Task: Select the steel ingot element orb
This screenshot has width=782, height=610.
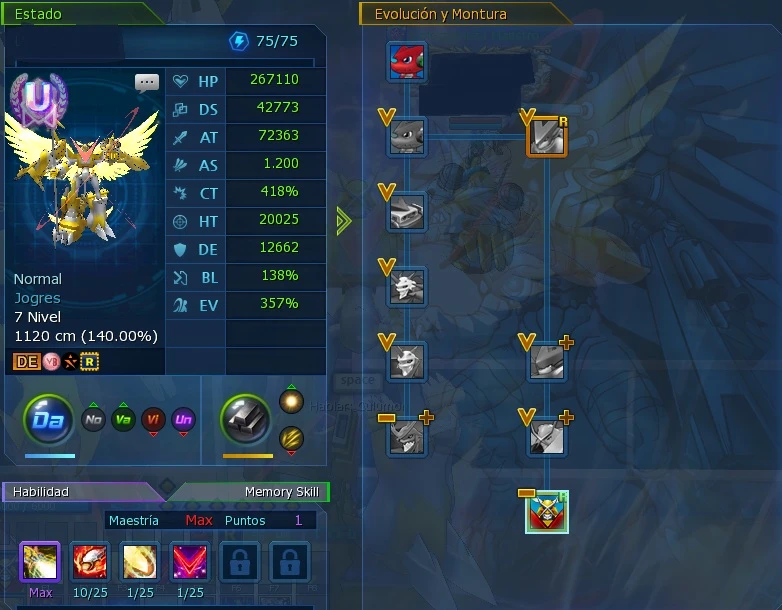Action: pos(246,419)
